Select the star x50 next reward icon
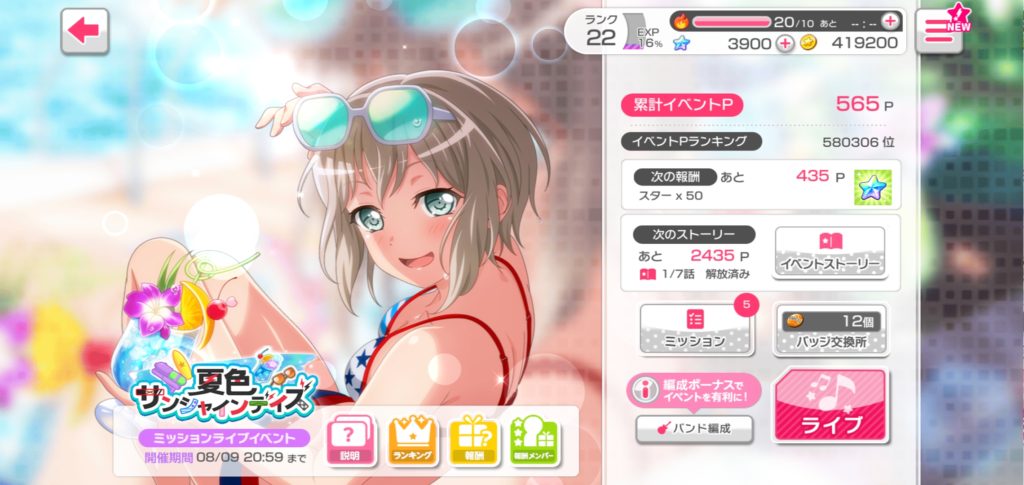 [x=872, y=186]
